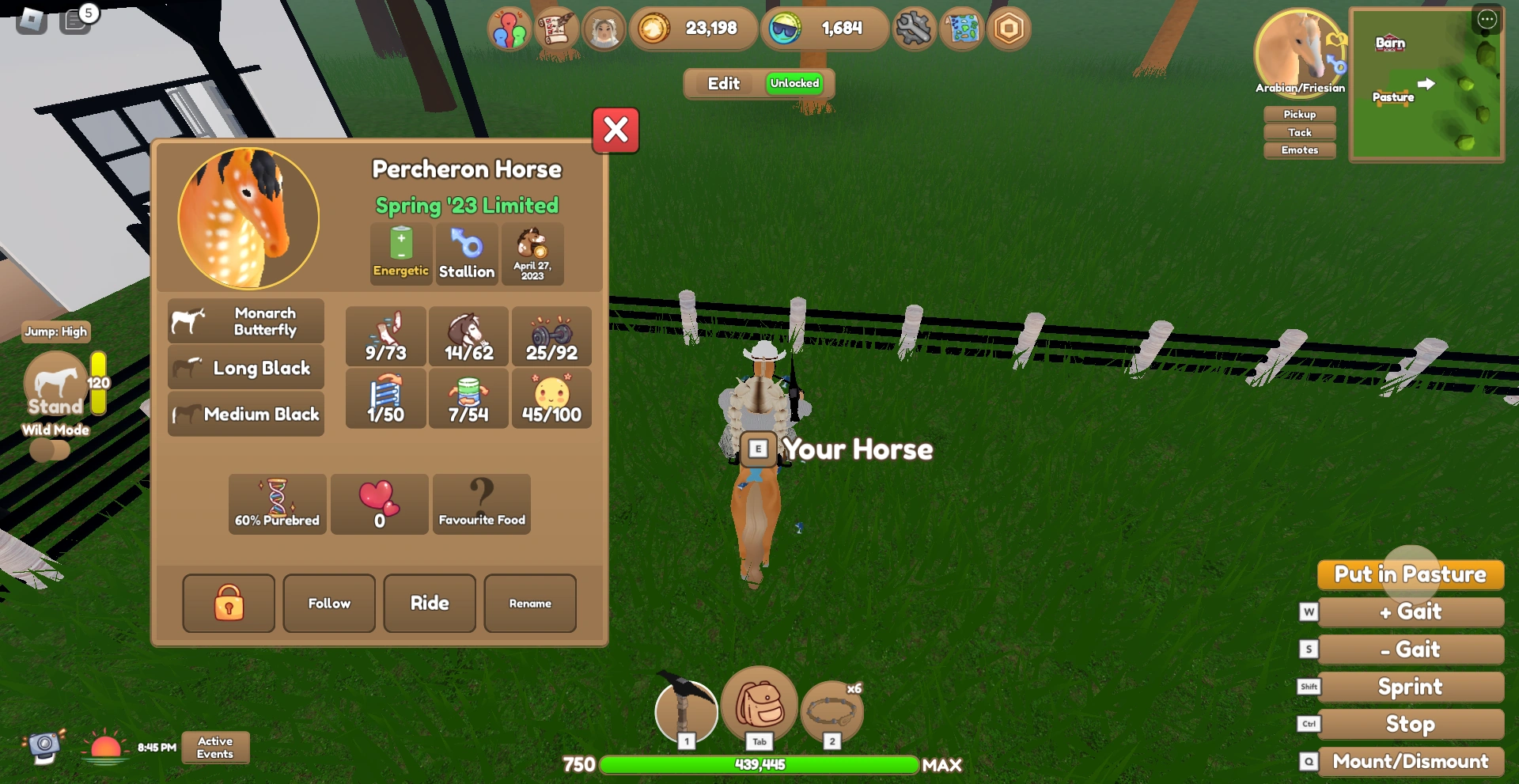Click the green XP progress bar

point(759,765)
